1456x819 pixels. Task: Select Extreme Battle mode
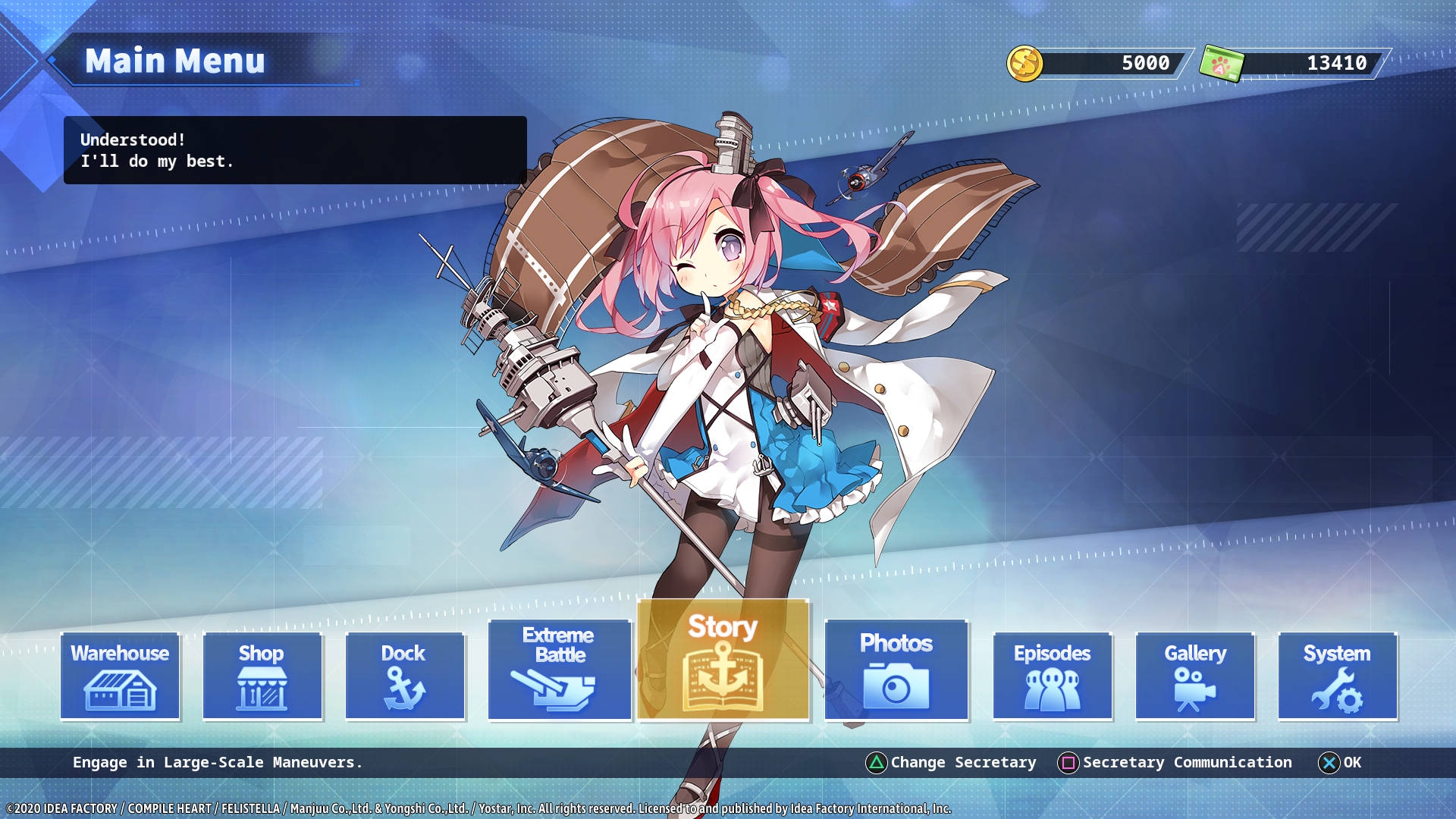pos(560,669)
